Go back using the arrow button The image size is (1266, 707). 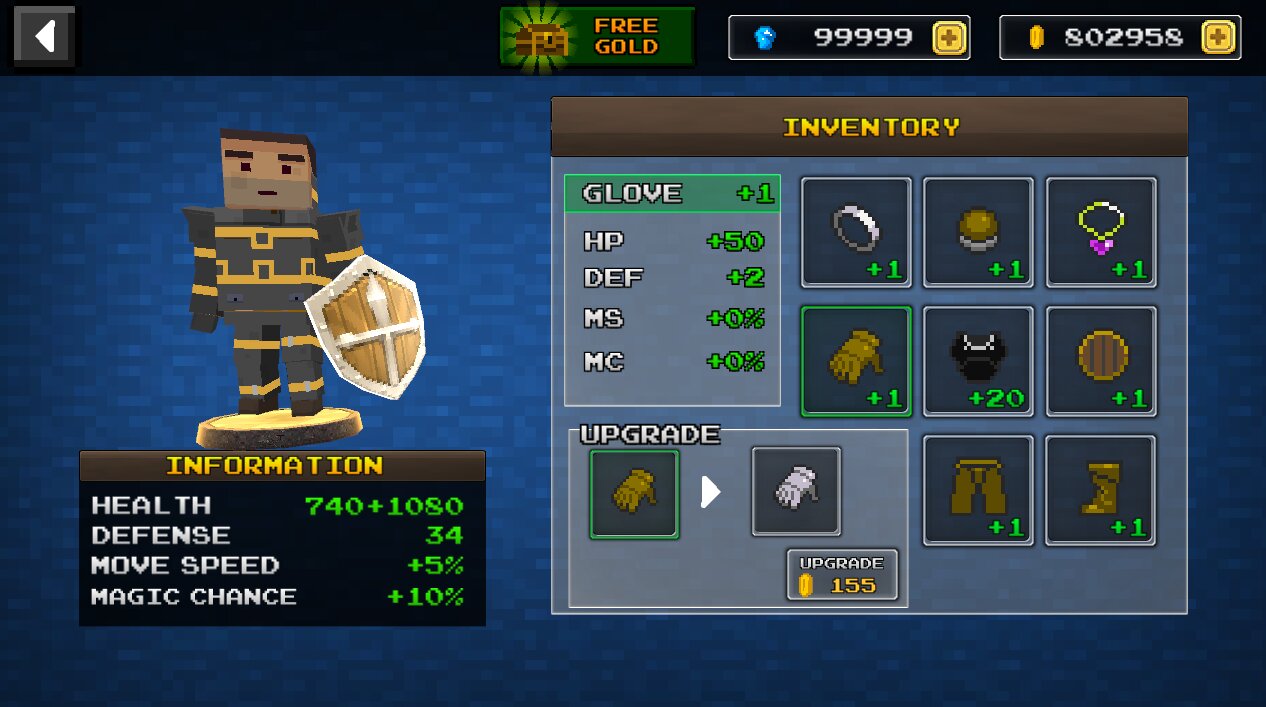[43, 37]
